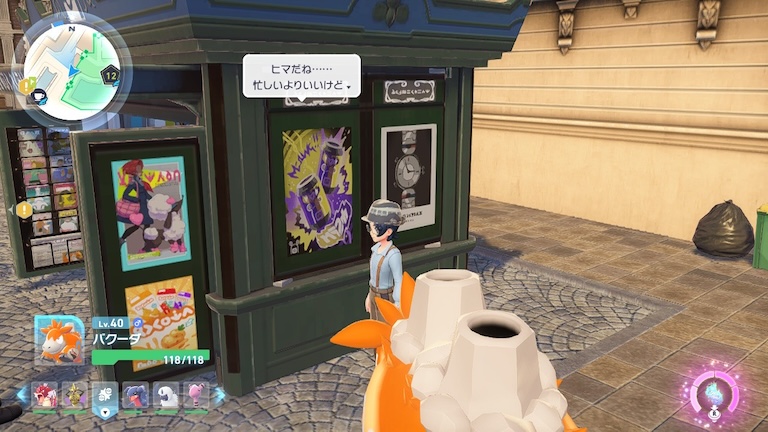The width and height of the screenshot is (768, 432).
Task: Choose the yellow Aegislash party slot
Action: point(74,395)
